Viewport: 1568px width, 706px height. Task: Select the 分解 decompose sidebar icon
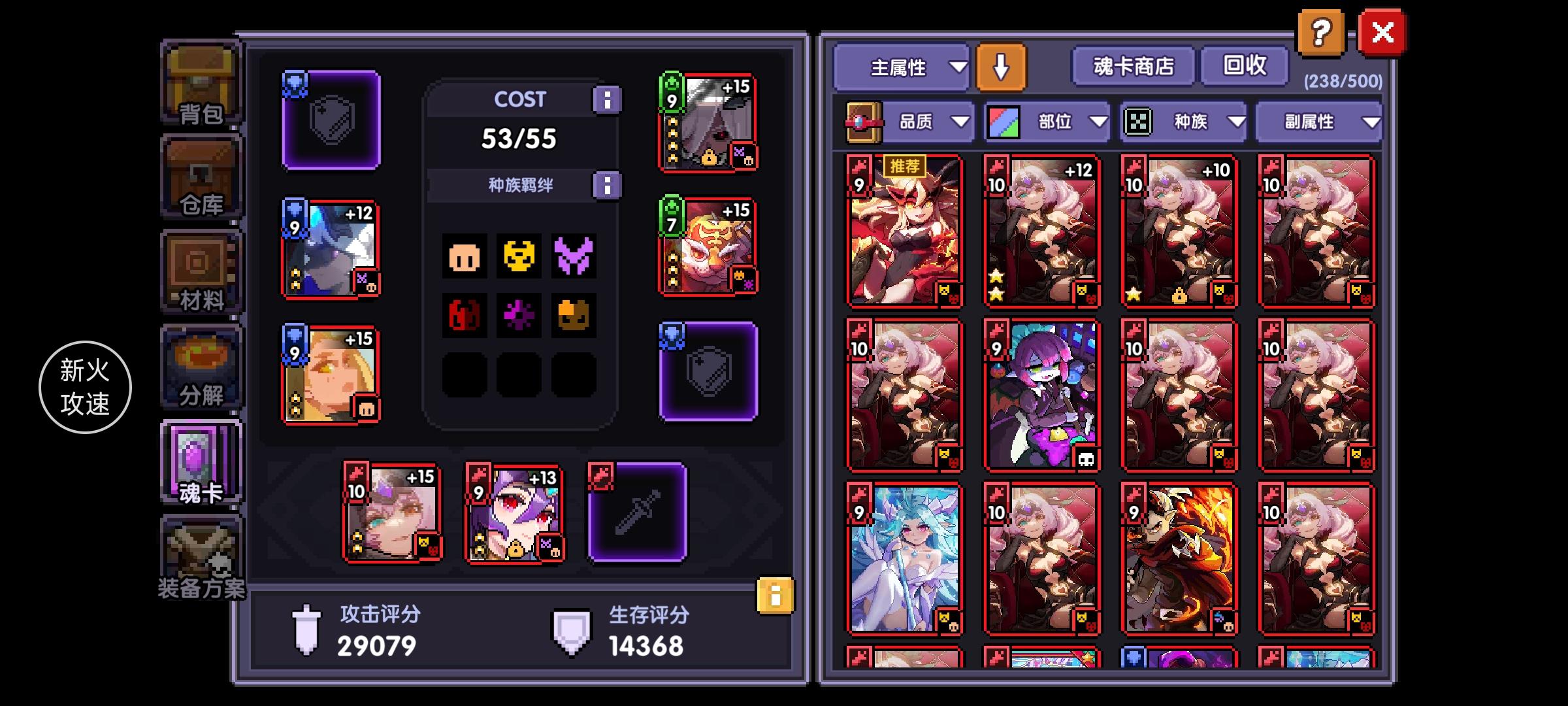click(201, 366)
